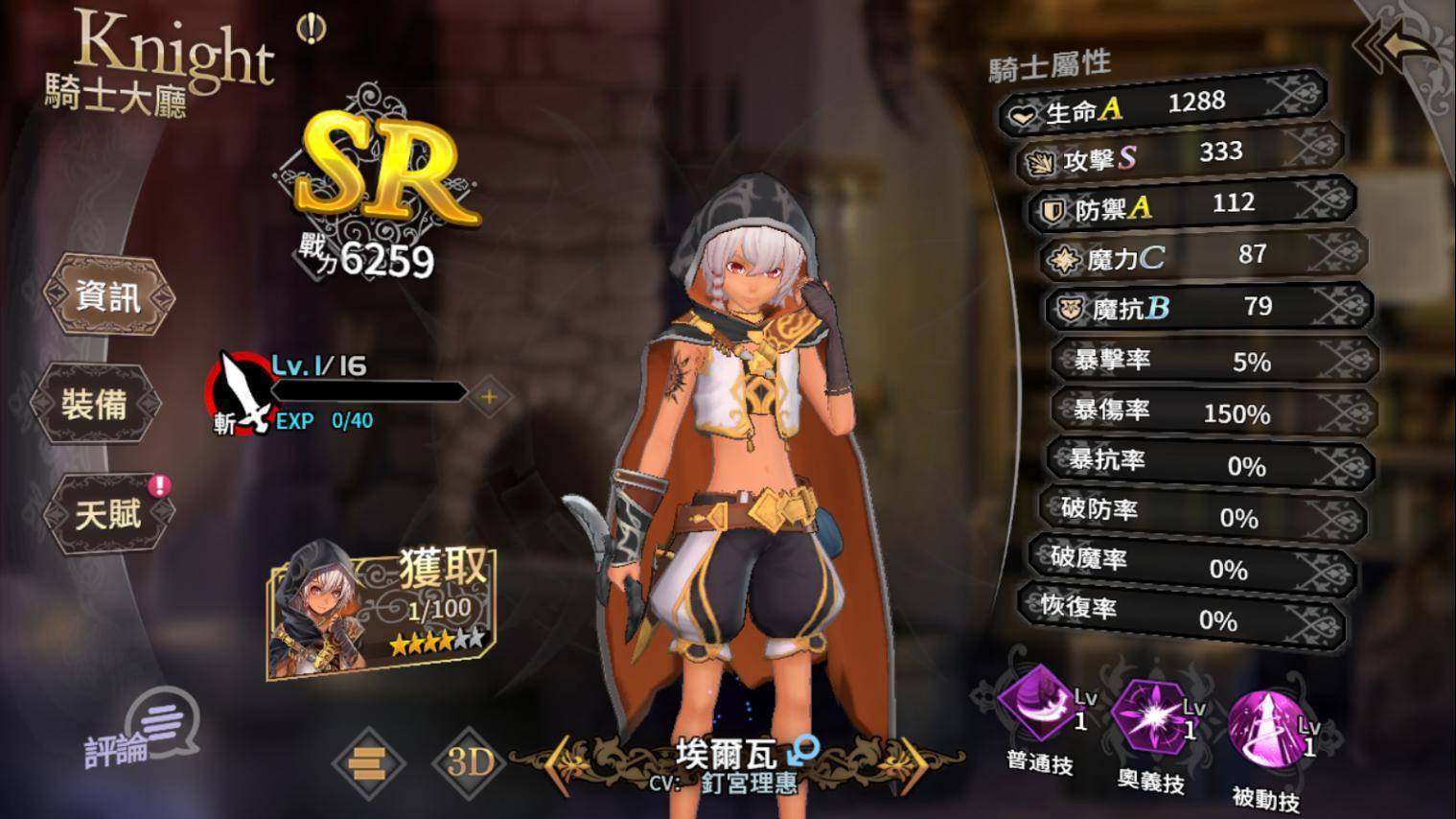Open the 天賦 talent tab
The image size is (1456, 819).
tap(108, 513)
